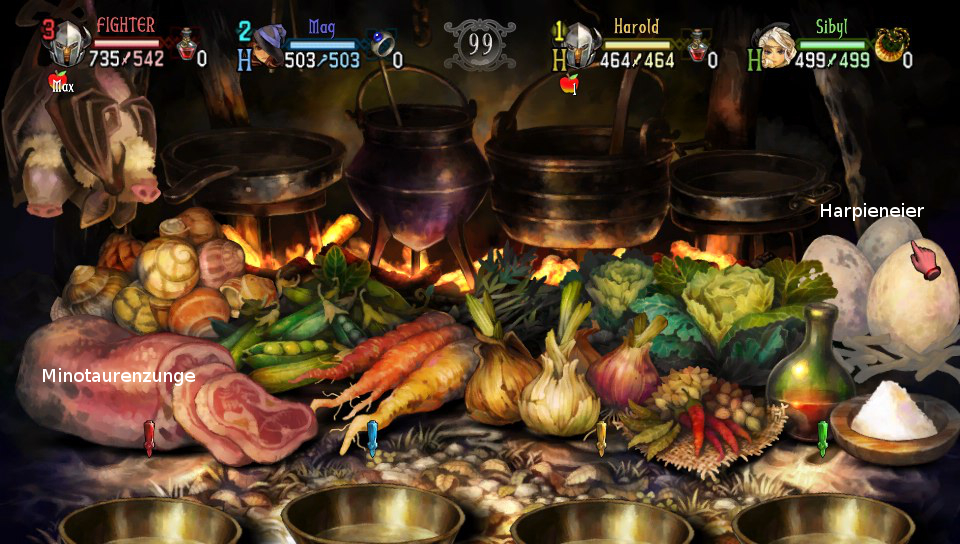960x544 pixels.
Task: Pick the bowl of salt
Action: (892, 412)
